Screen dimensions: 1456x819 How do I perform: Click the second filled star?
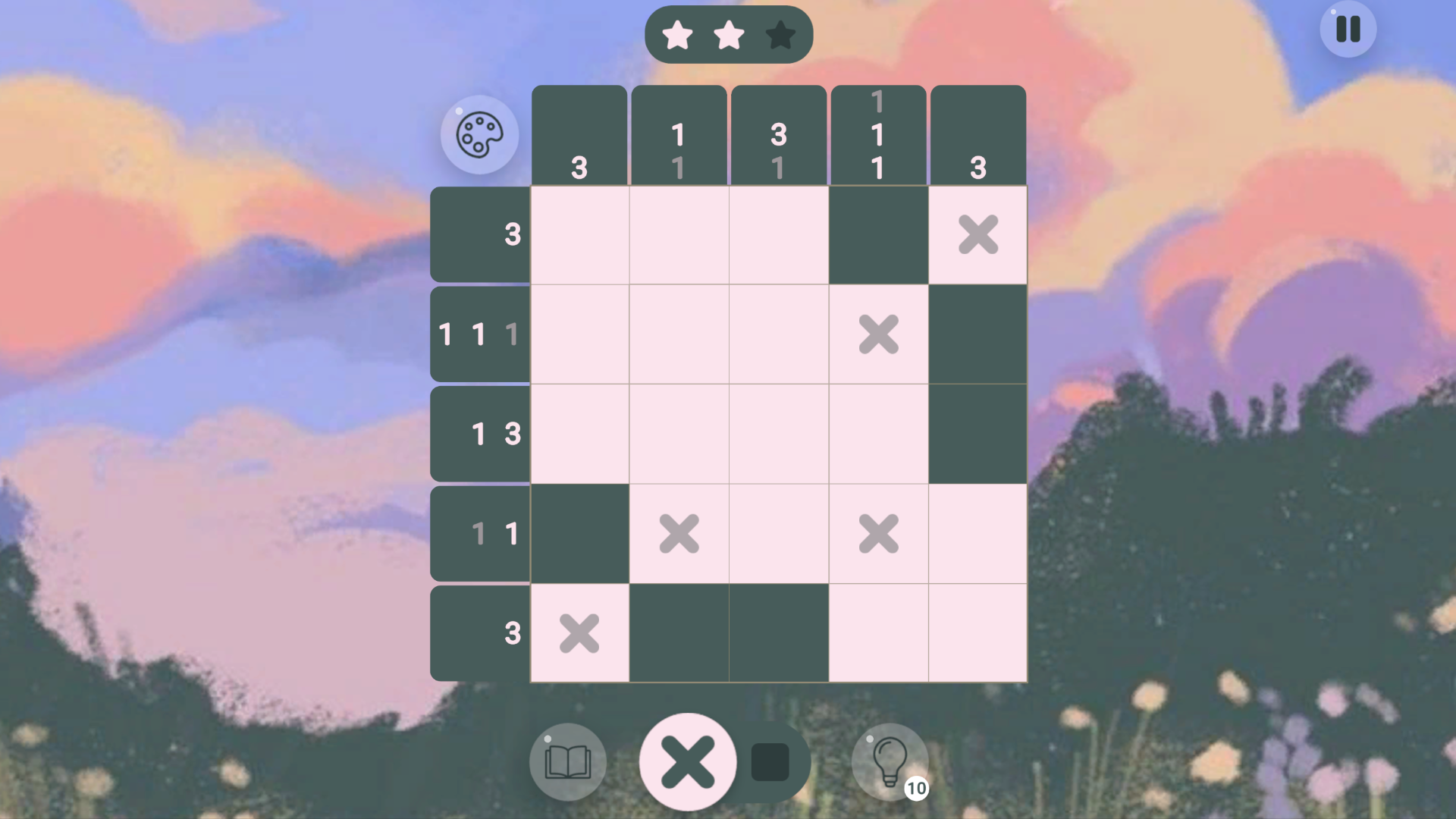(729, 33)
